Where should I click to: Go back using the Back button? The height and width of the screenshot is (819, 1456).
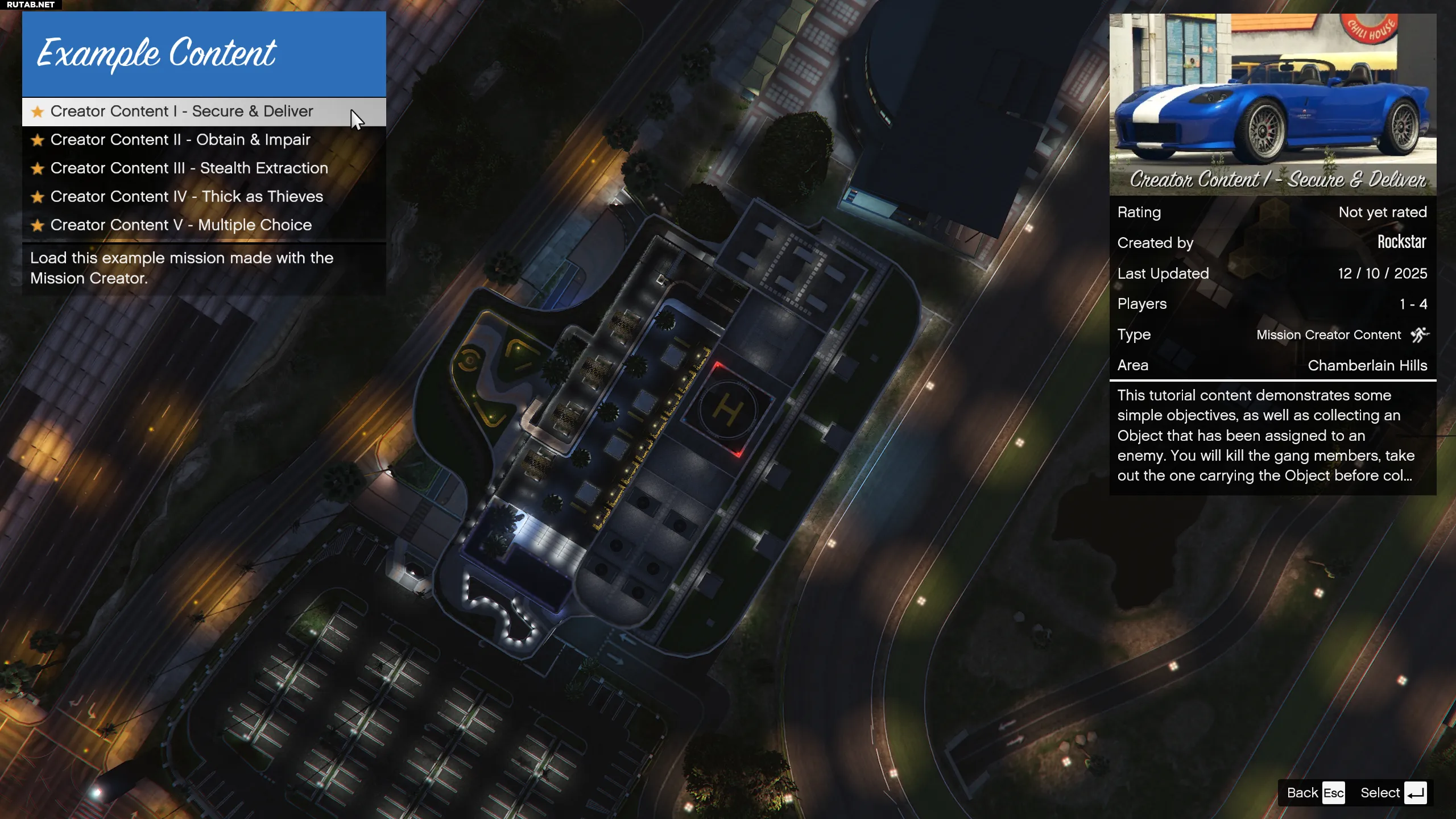[1315, 793]
